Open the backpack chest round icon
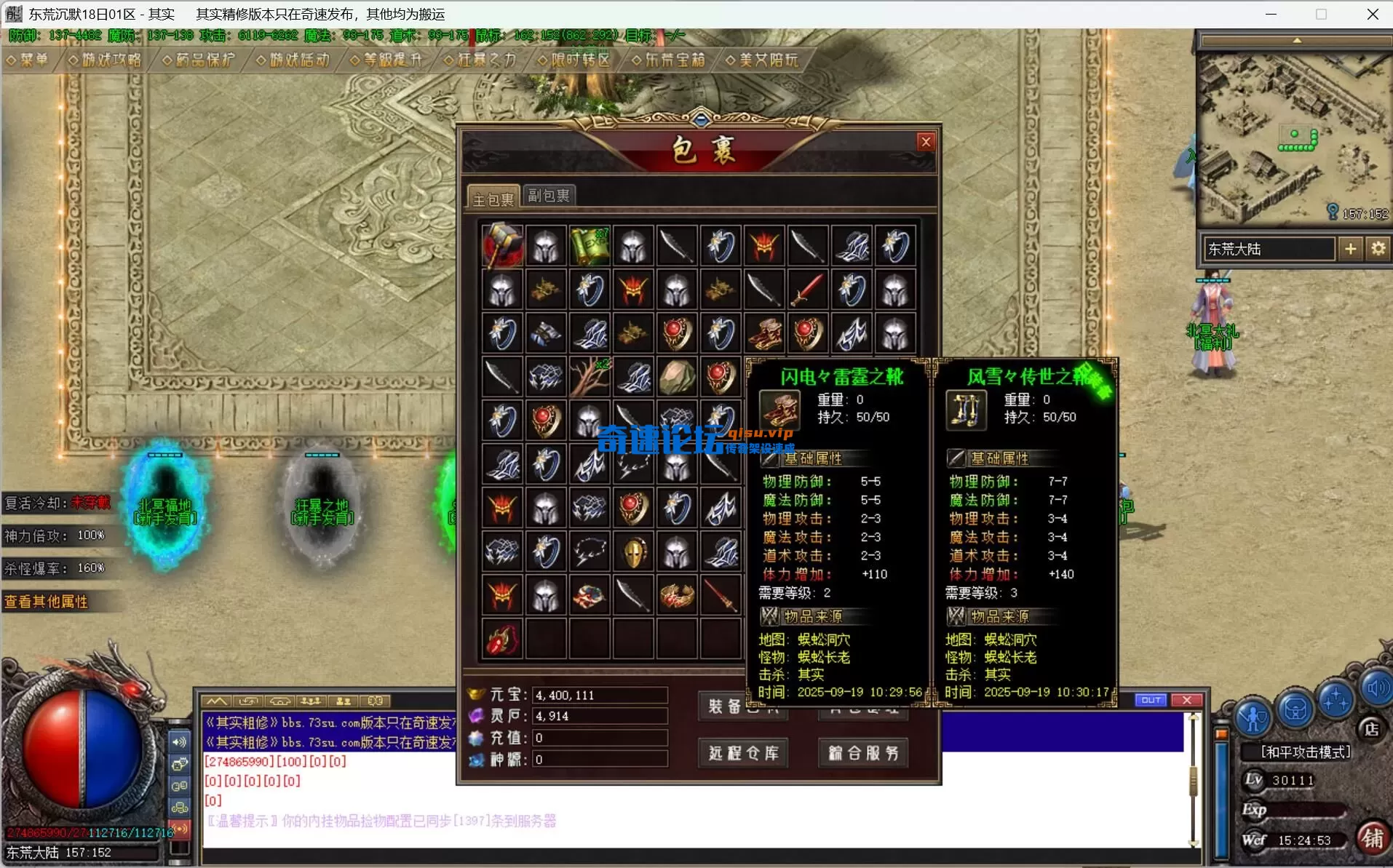 (1294, 709)
